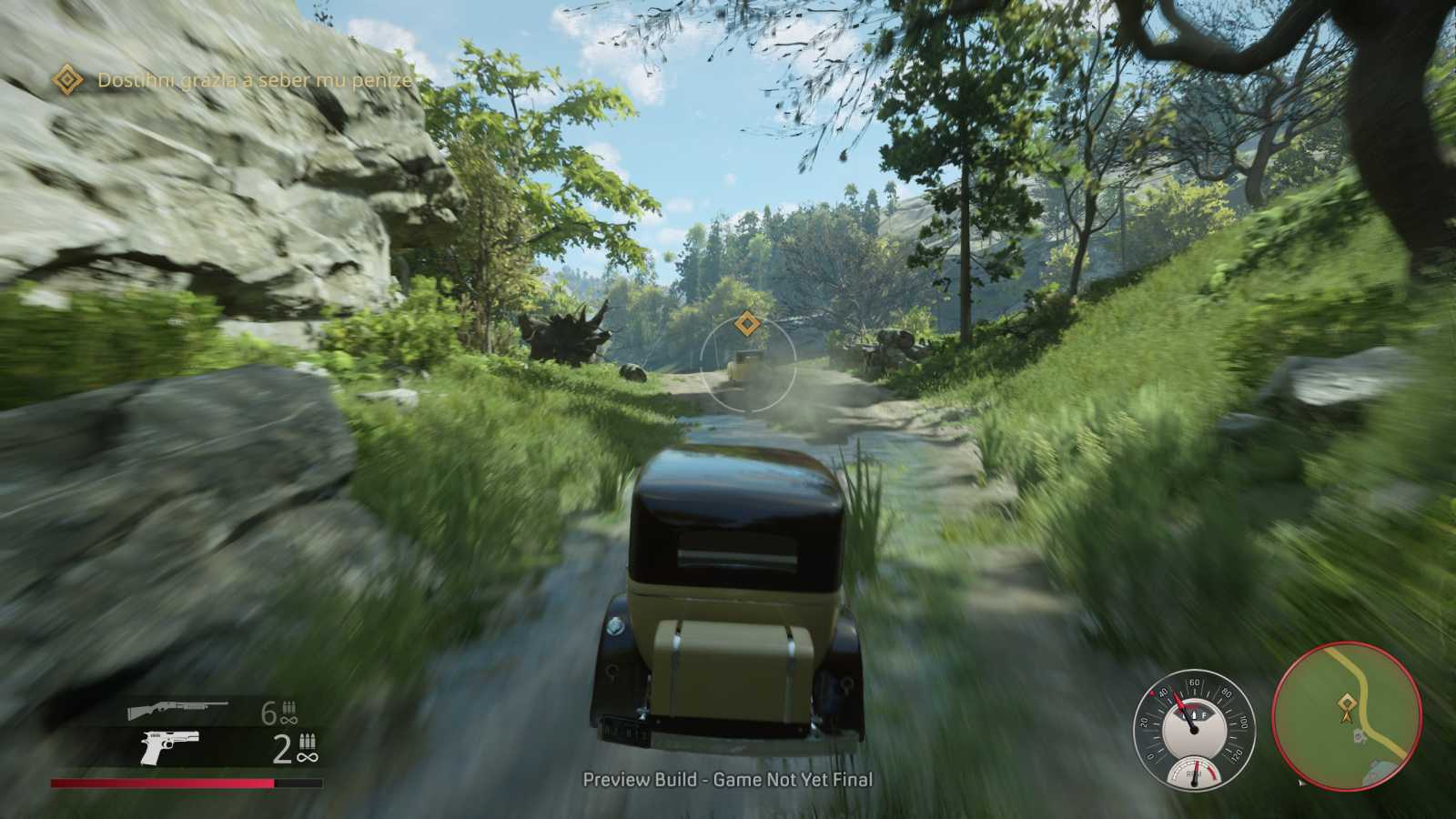Open the circular minimap
Image resolution: width=1456 pixels, height=819 pixels.
(1346, 713)
